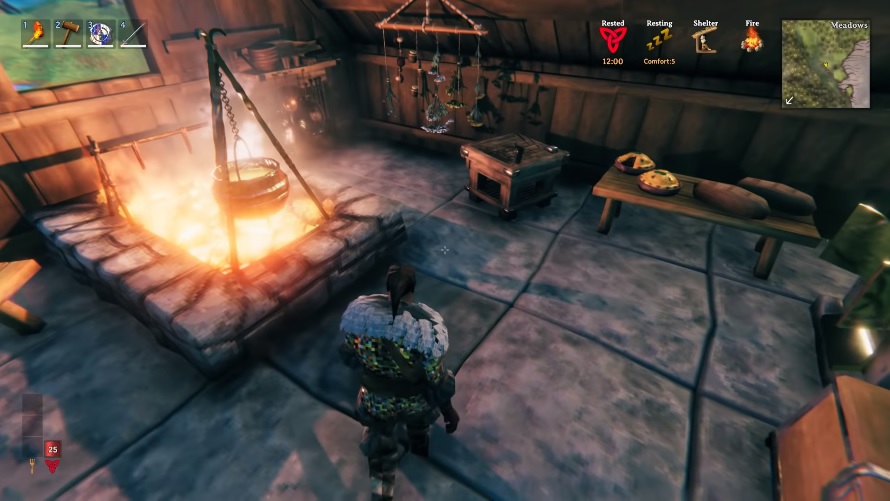
Task: Choose the spear in hotbar slot 4
Action: click(x=133, y=34)
